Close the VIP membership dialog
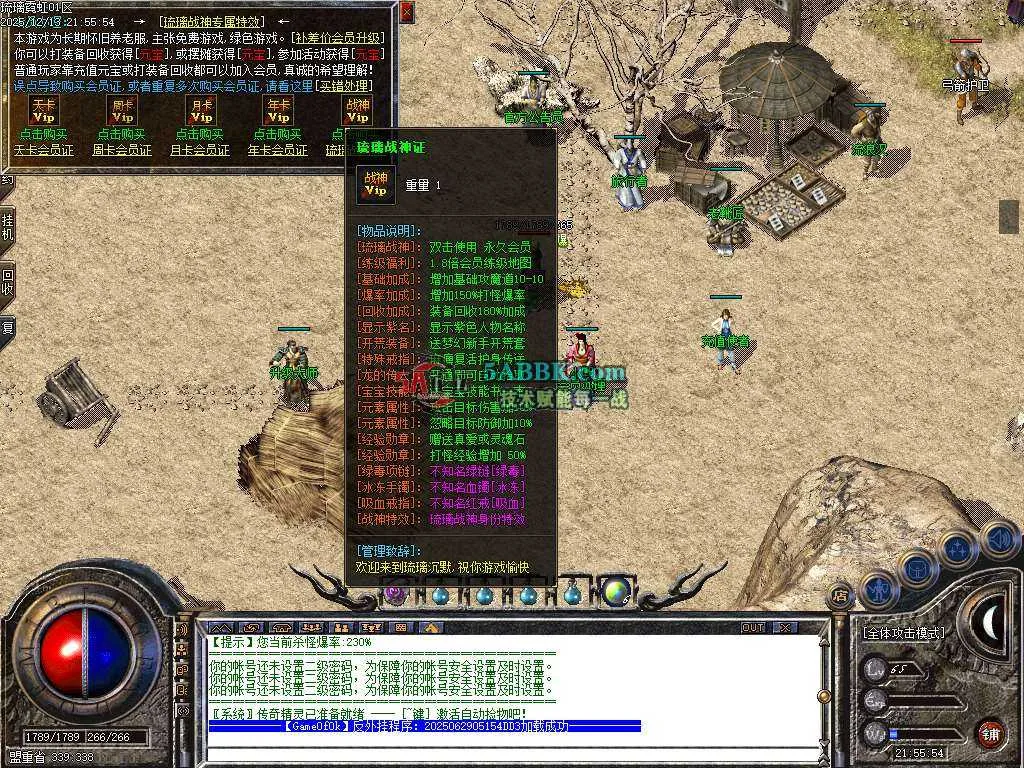1024x768 pixels. (406, 12)
